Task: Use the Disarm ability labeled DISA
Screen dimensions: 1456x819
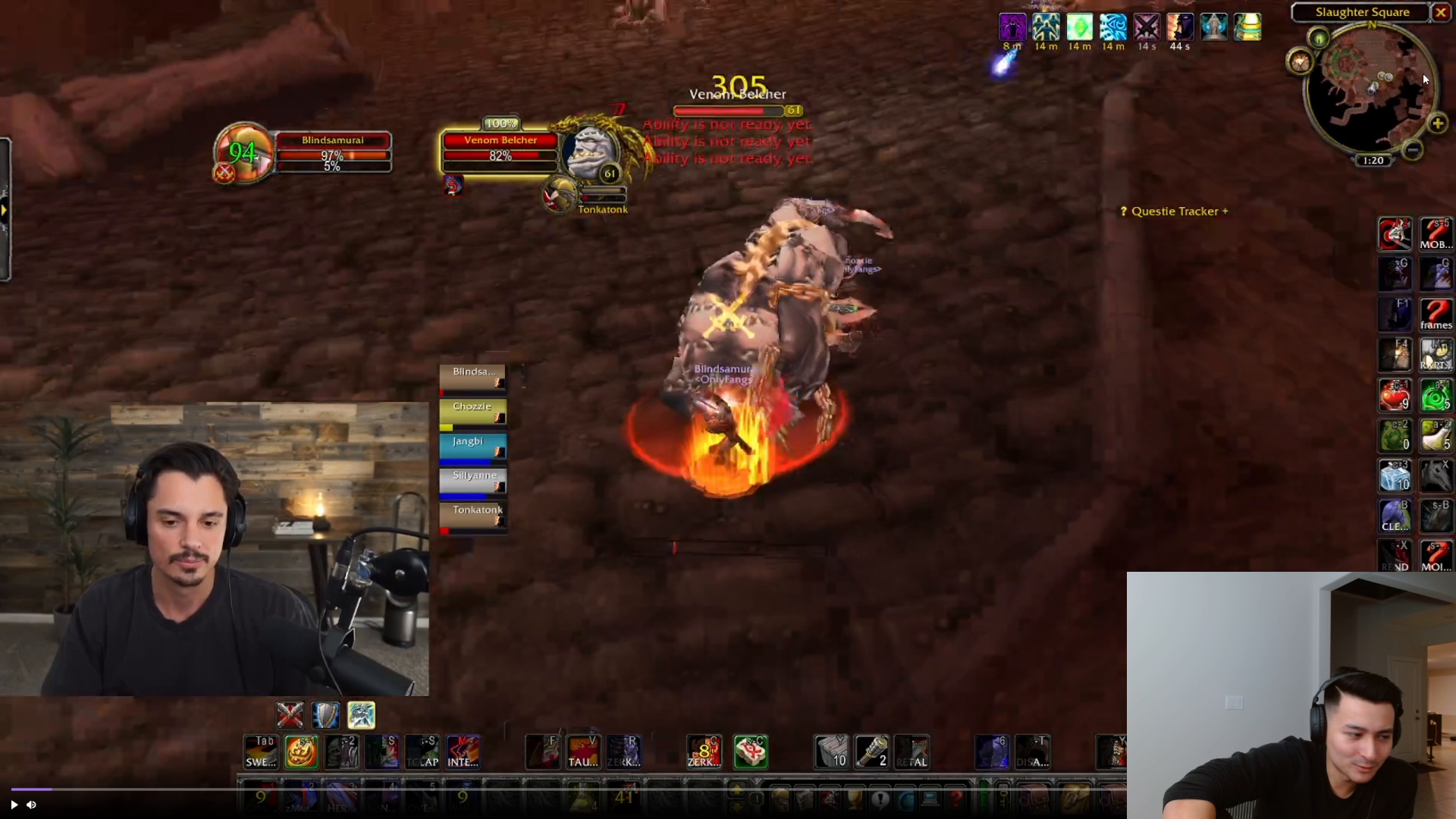Action: 1034,752
